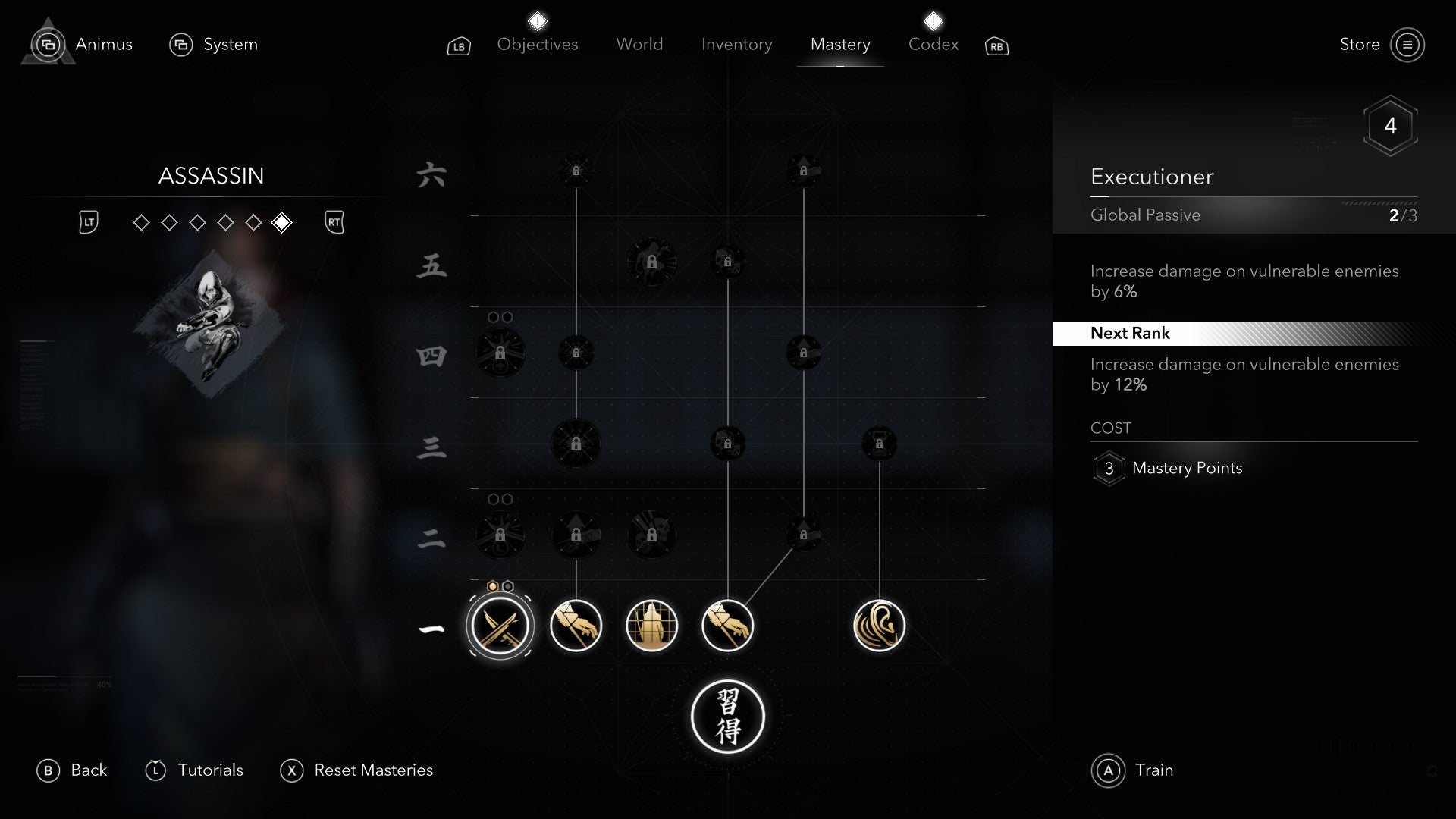Click the second hidden blade skill node
The image size is (1456, 819).
tap(726, 625)
